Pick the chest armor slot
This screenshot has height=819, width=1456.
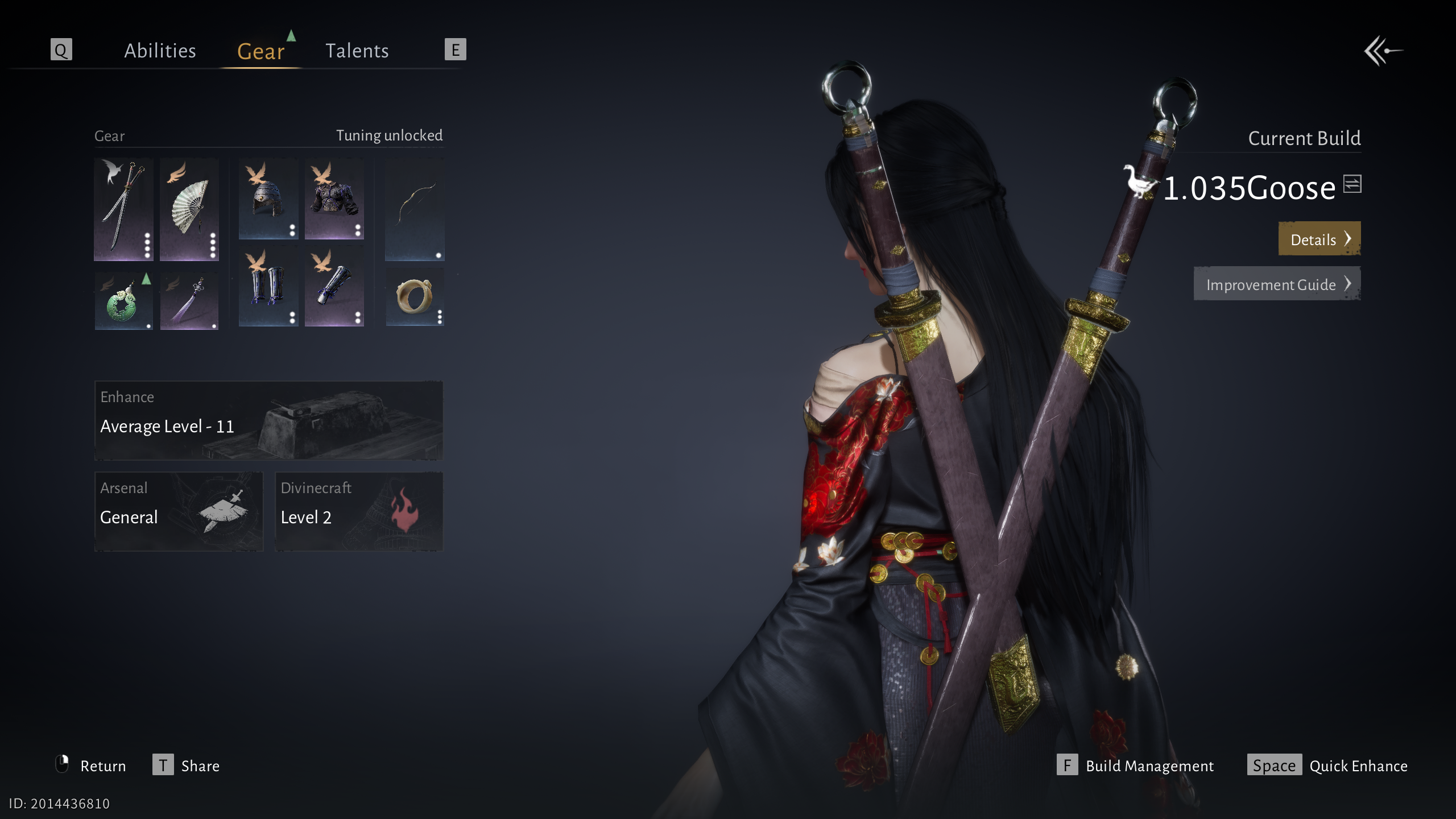click(334, 198)
